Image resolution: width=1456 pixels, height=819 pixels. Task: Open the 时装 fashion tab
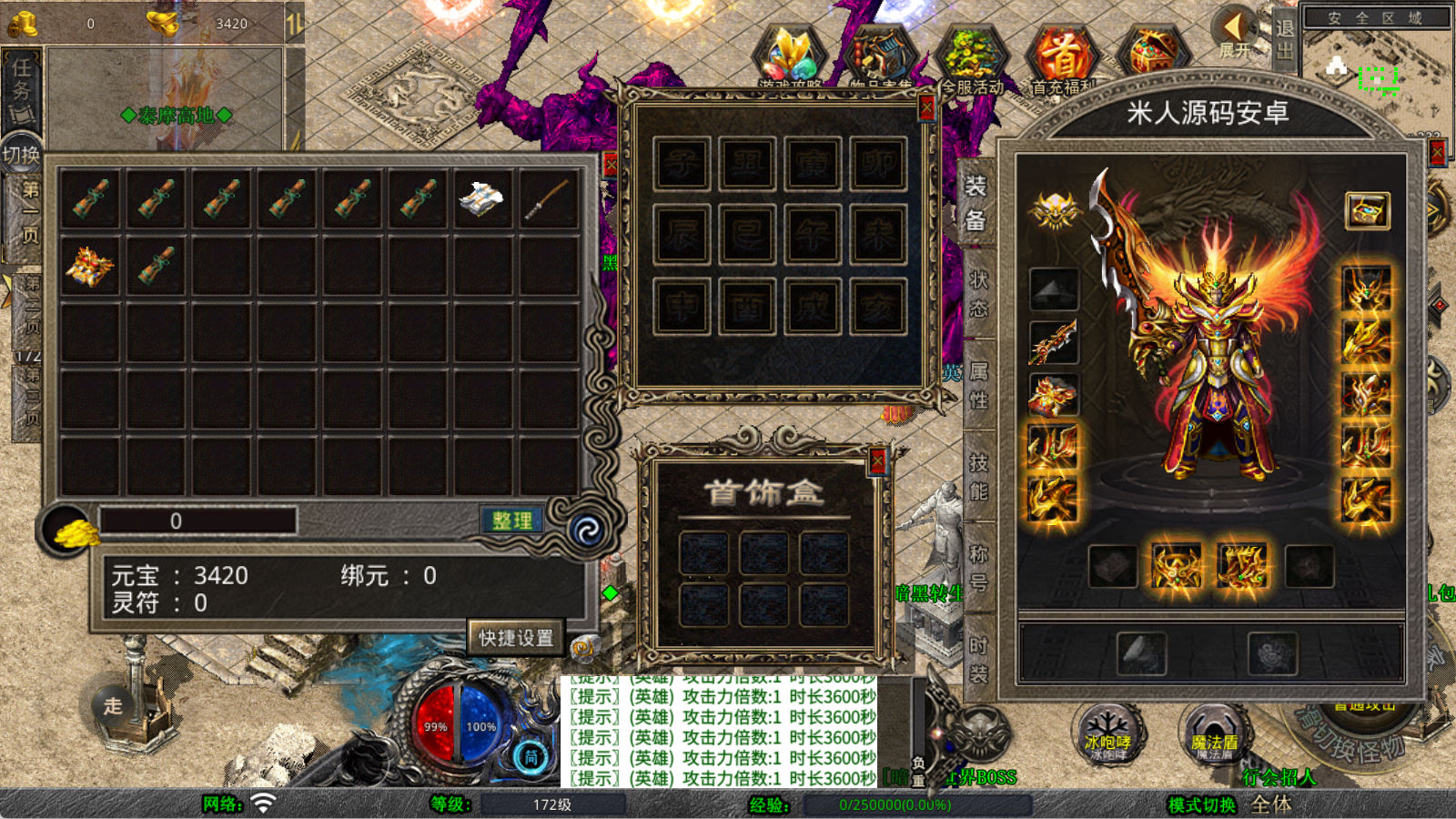(978, 660)
